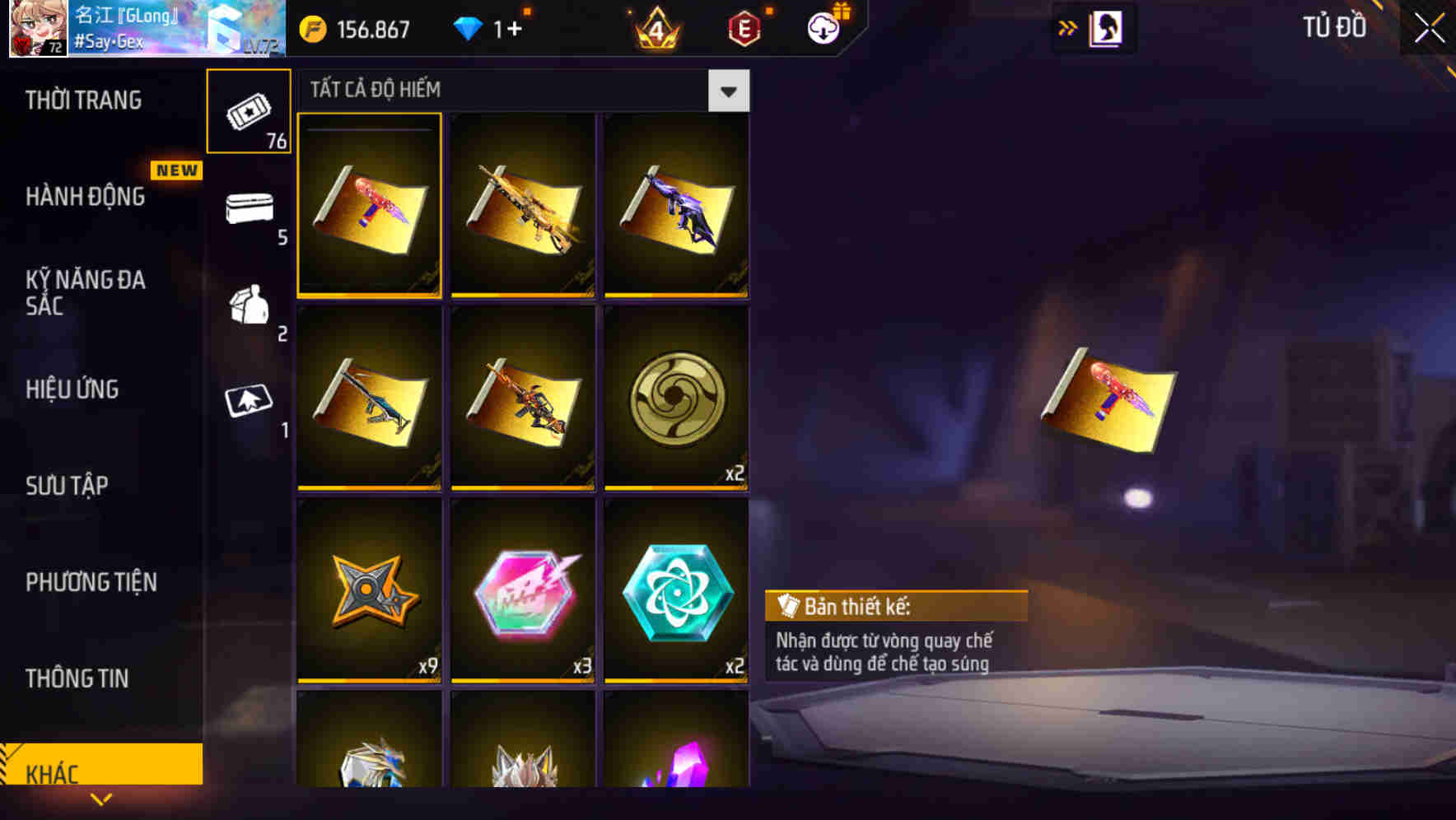The width and height of the screenshot is (1456, 820).
Task: Select the THÔNG TIN category
Action: 77,678
